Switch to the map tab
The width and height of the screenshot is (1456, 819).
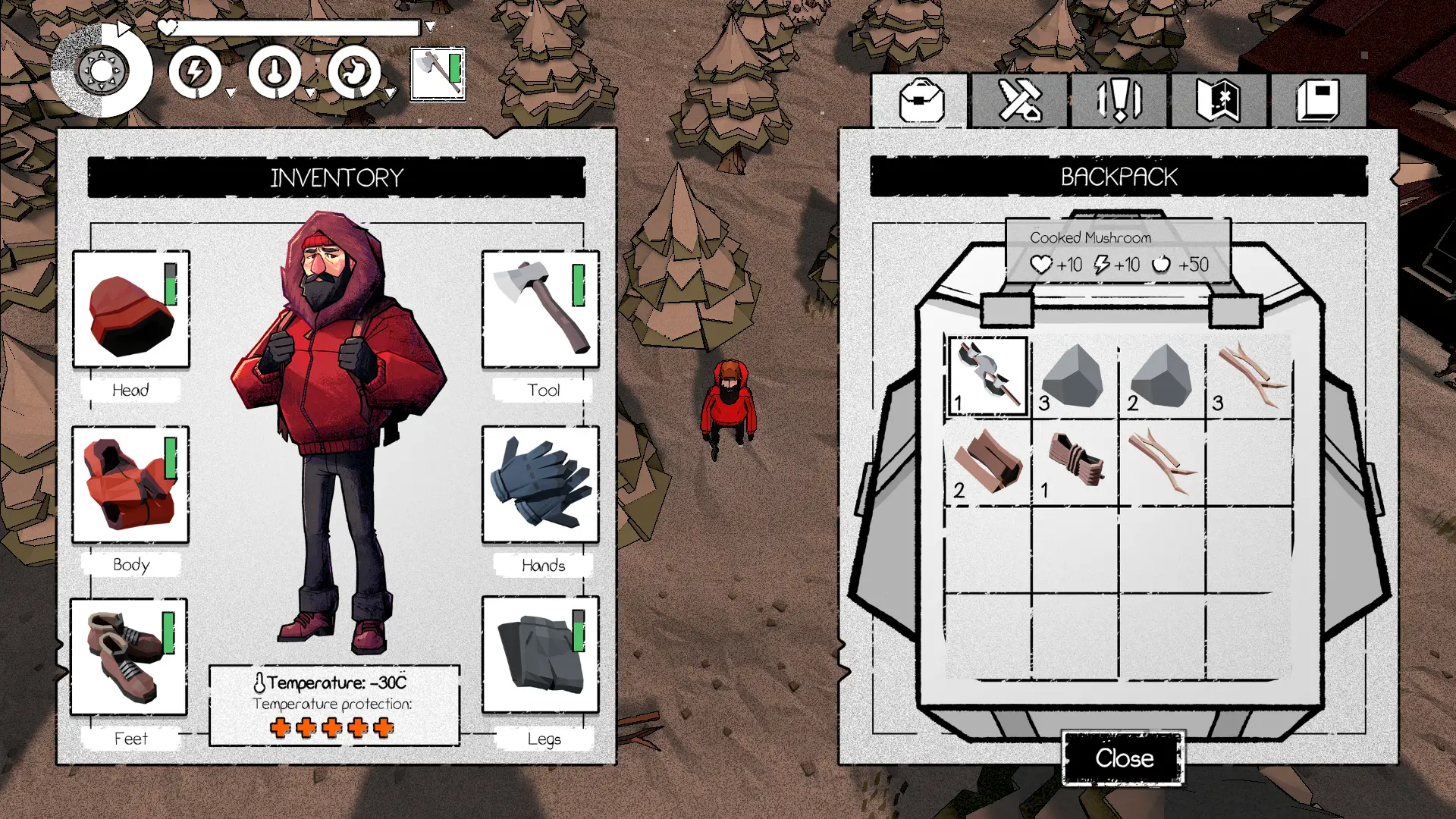[x=1218, y=100]
